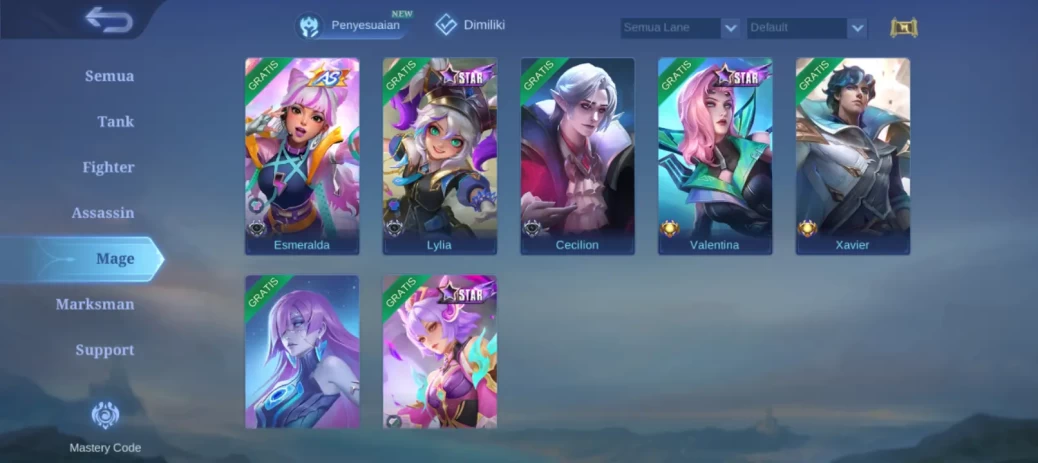Expand the Default sorting dropdown
Viewport: 1038px width, 463px height.
tap(806, 28)
